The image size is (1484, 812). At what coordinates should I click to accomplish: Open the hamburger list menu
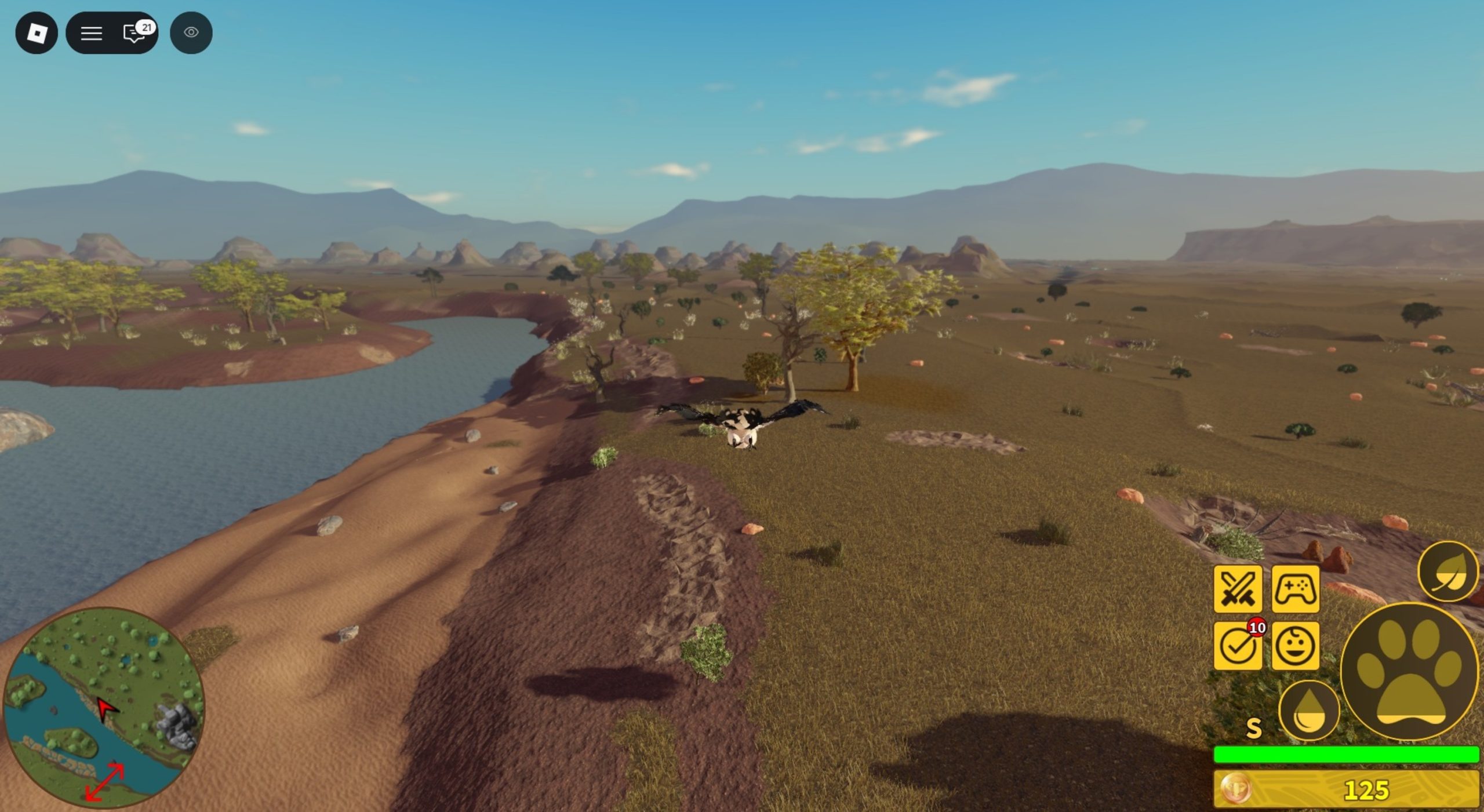(x=91, y=33)
